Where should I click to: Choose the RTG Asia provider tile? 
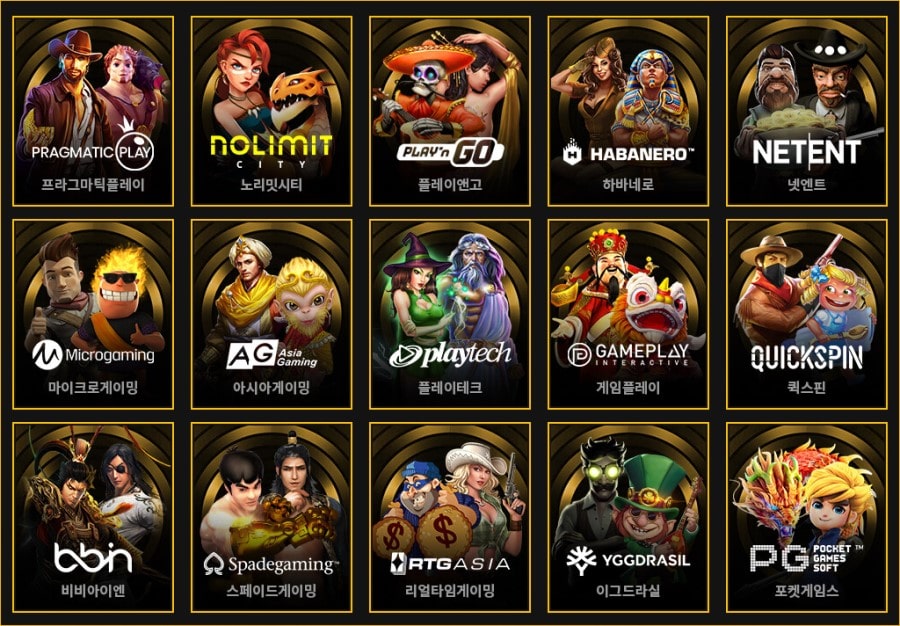450,515
